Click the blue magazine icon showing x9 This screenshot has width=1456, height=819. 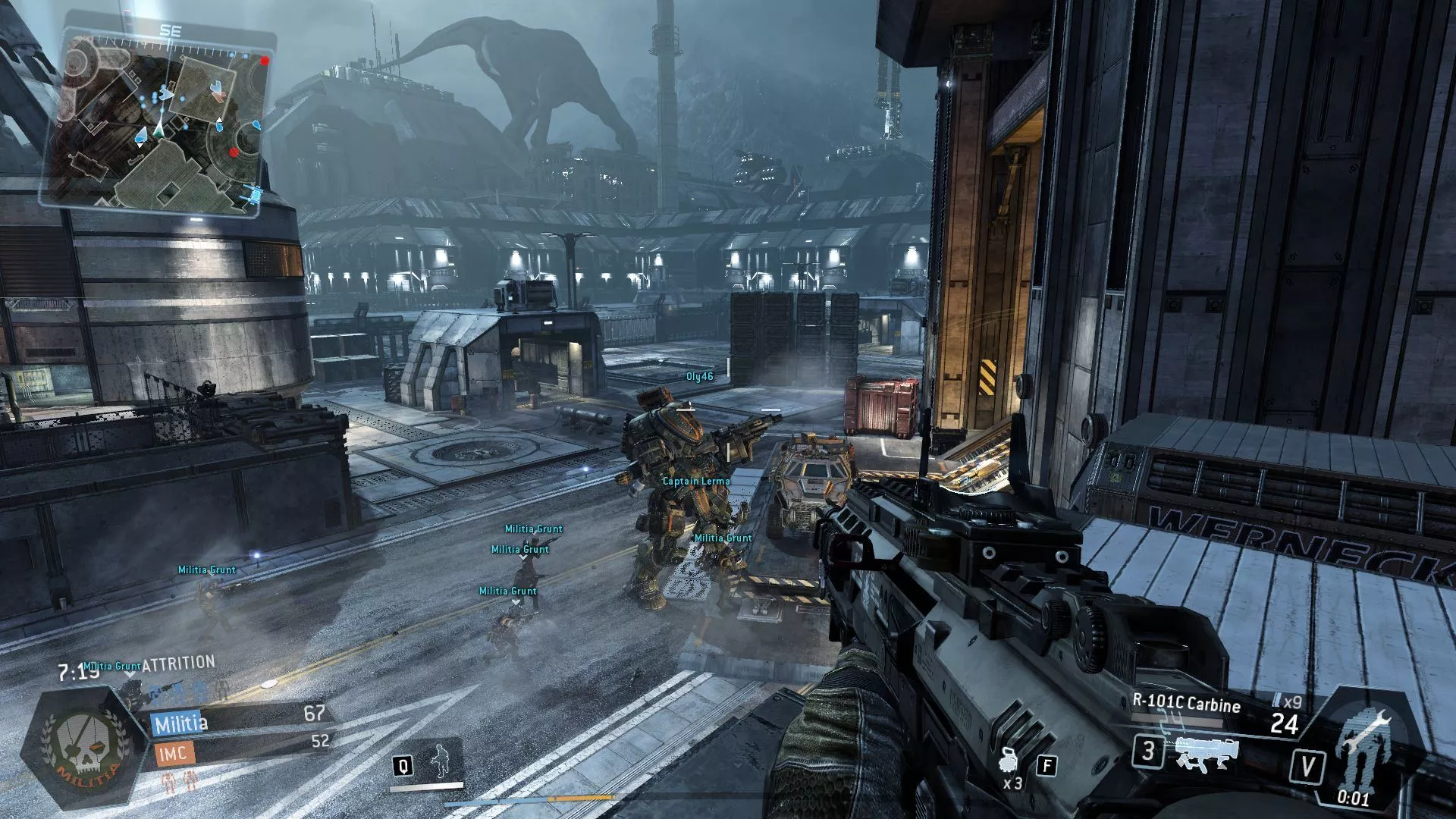[1278, 699]
